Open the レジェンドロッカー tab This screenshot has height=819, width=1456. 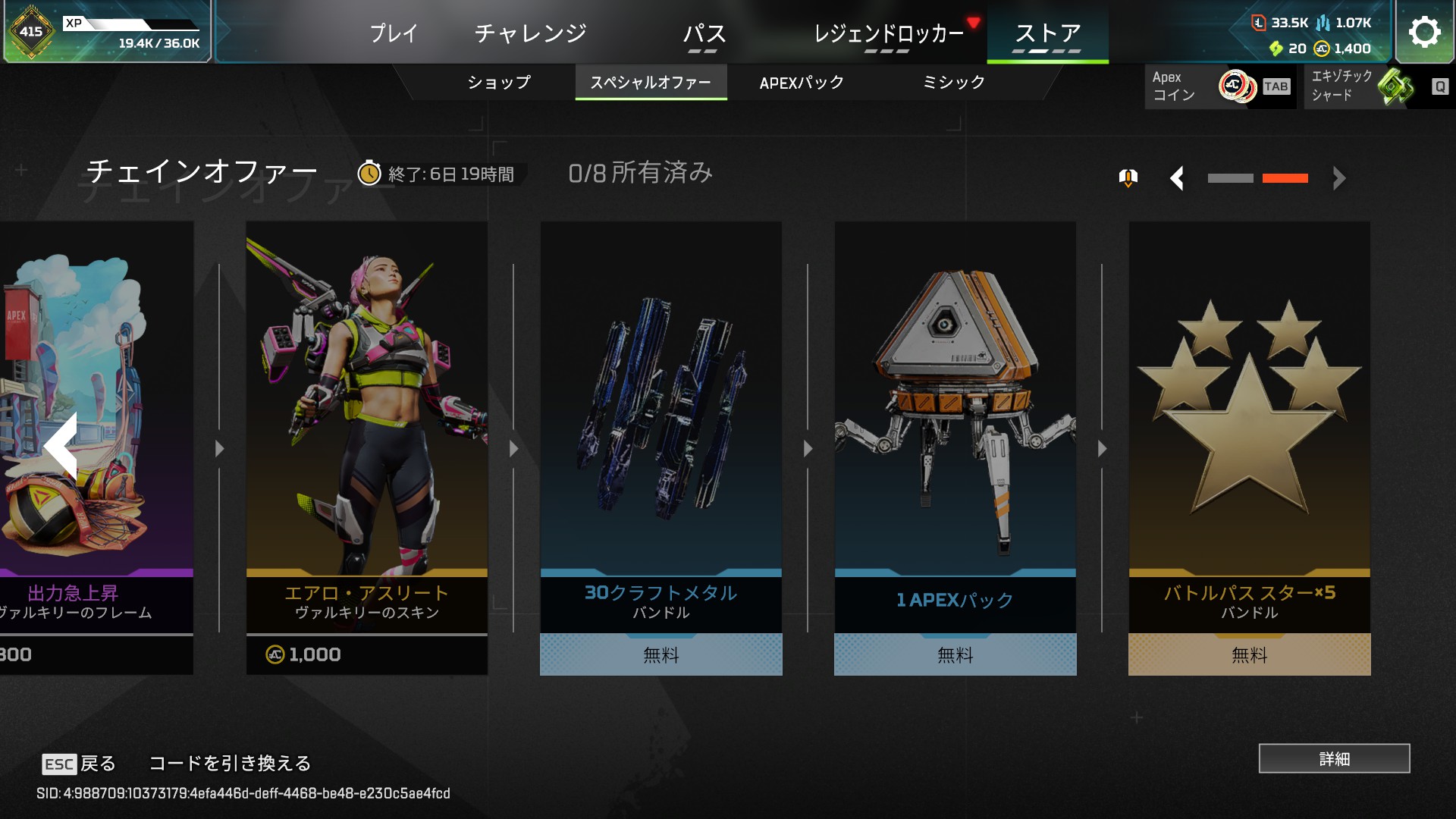pyautogui.click(x=888, y=33)
